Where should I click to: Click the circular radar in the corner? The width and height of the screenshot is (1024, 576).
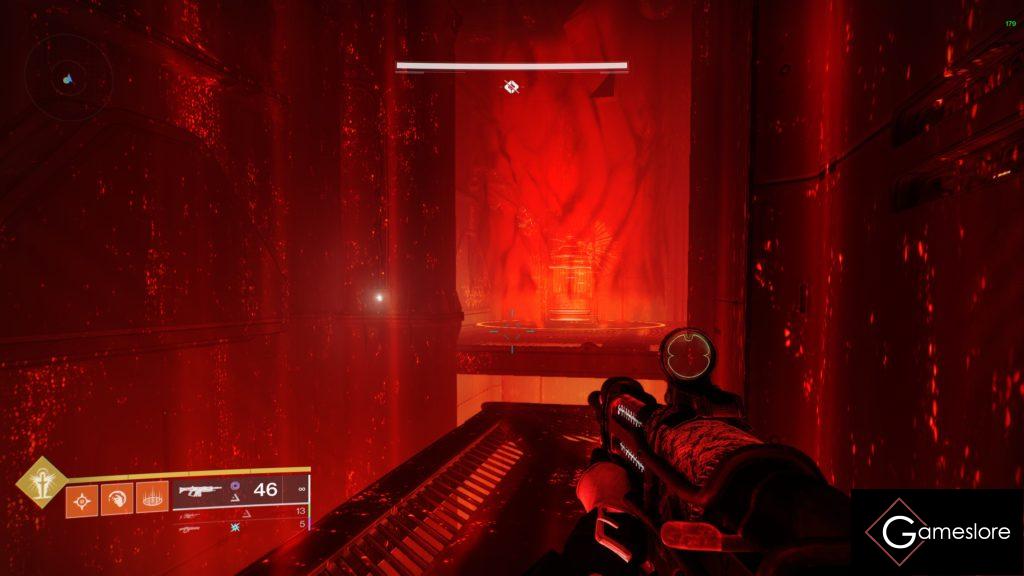click(x=68, y=77)
